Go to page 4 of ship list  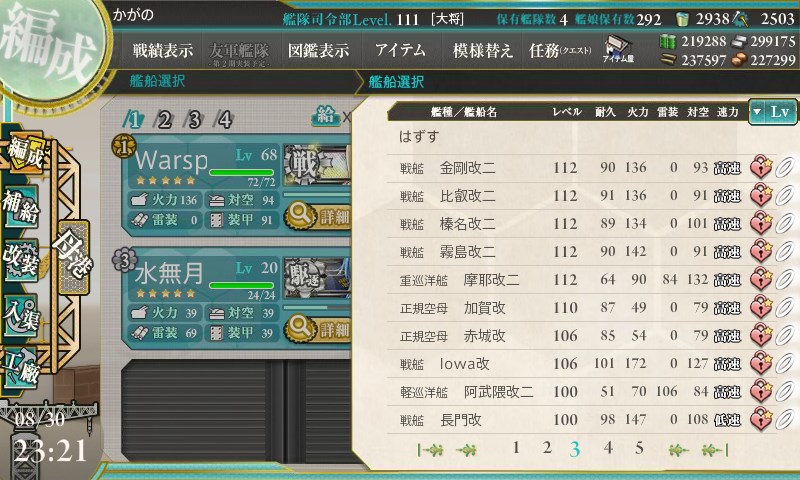coord(608,448)
